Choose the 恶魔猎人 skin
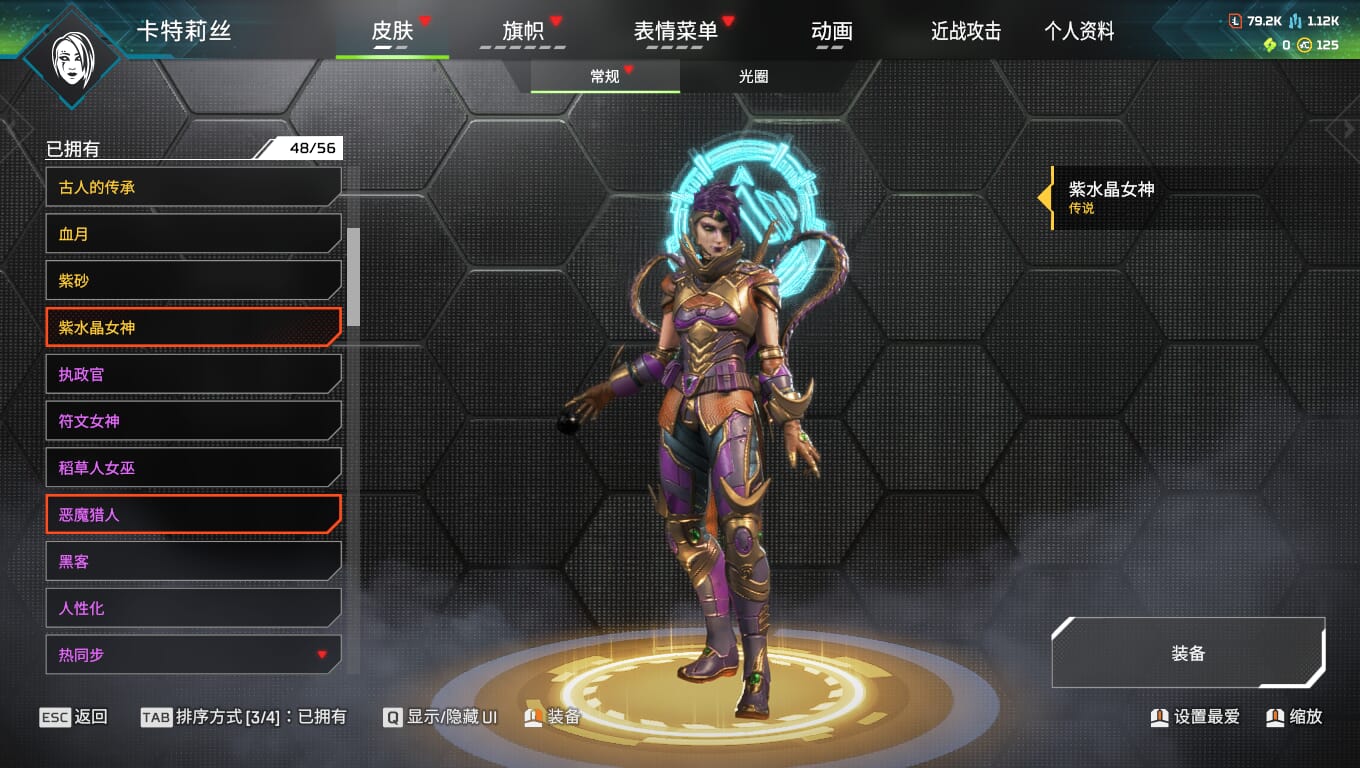This screenshot has height=768, width=1360. (x=193, y=515)
